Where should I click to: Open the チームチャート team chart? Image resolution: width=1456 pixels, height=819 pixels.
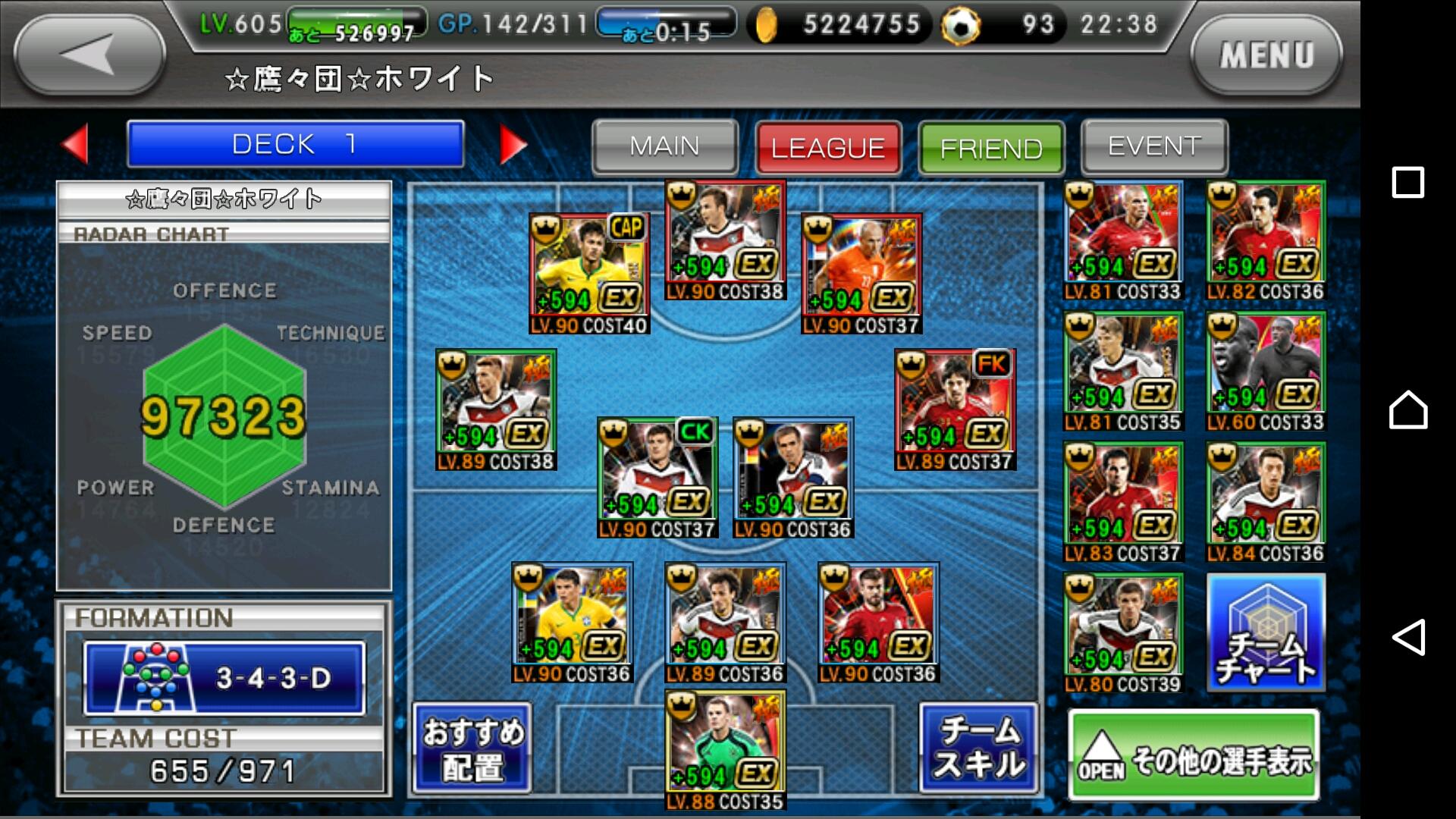coord(1266,632)
